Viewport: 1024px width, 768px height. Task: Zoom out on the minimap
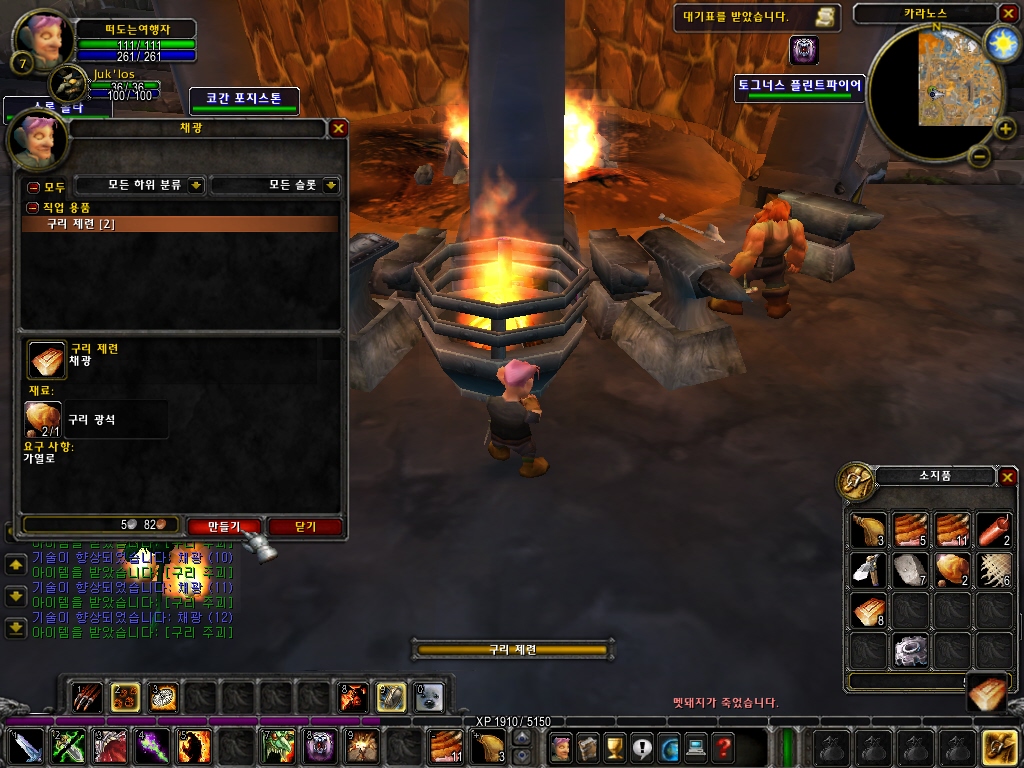[979, 156]
